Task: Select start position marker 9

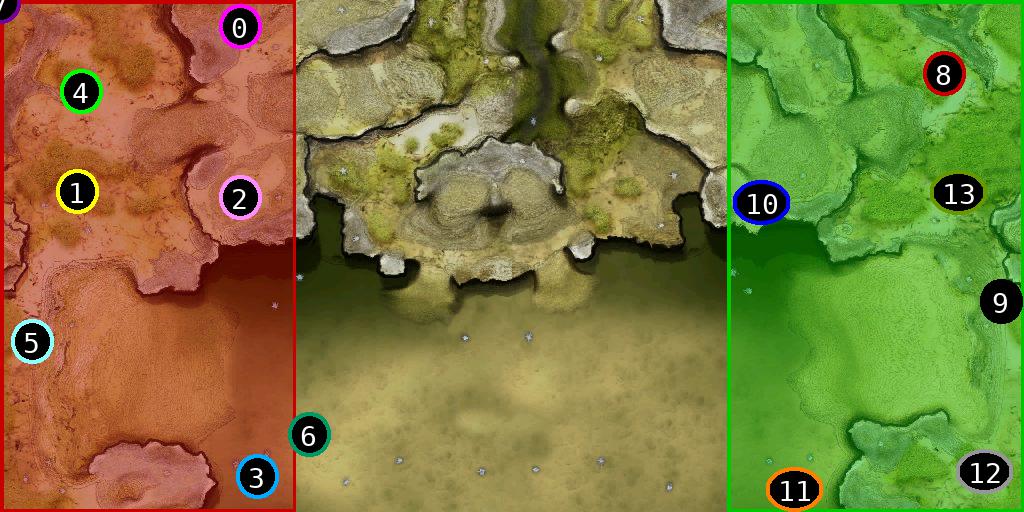Action: (1001, 301)
